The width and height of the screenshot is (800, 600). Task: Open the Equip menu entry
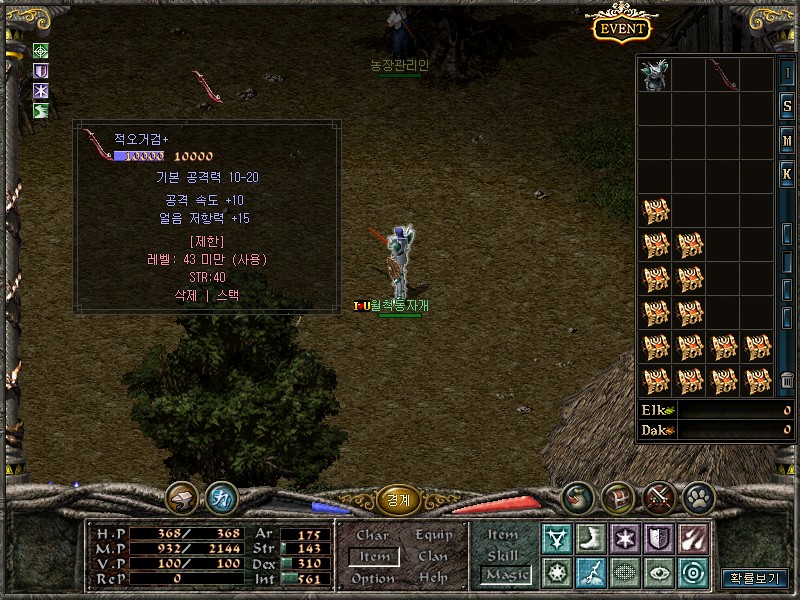(433, 536)
